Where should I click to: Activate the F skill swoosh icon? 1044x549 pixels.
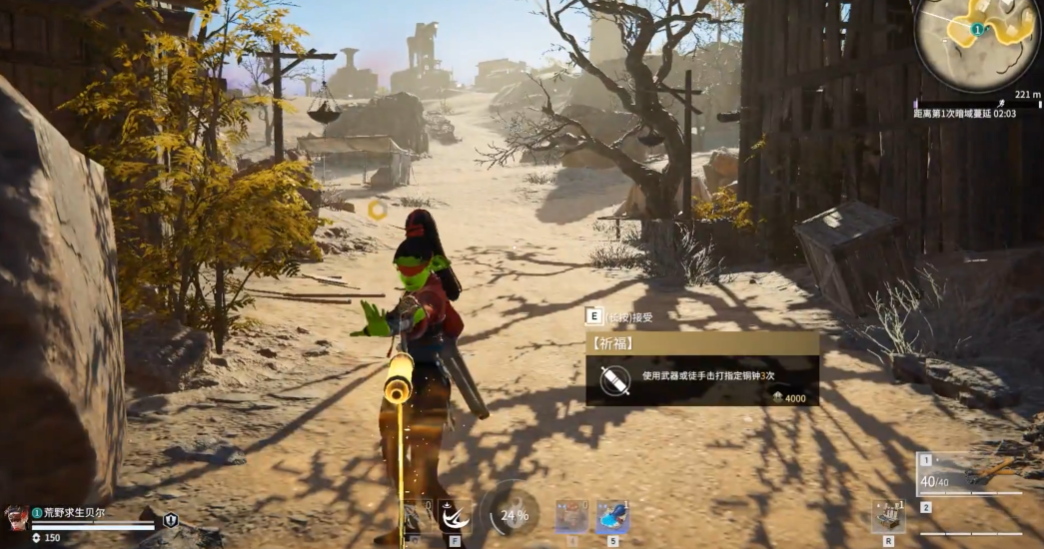[x=454, y=515]
